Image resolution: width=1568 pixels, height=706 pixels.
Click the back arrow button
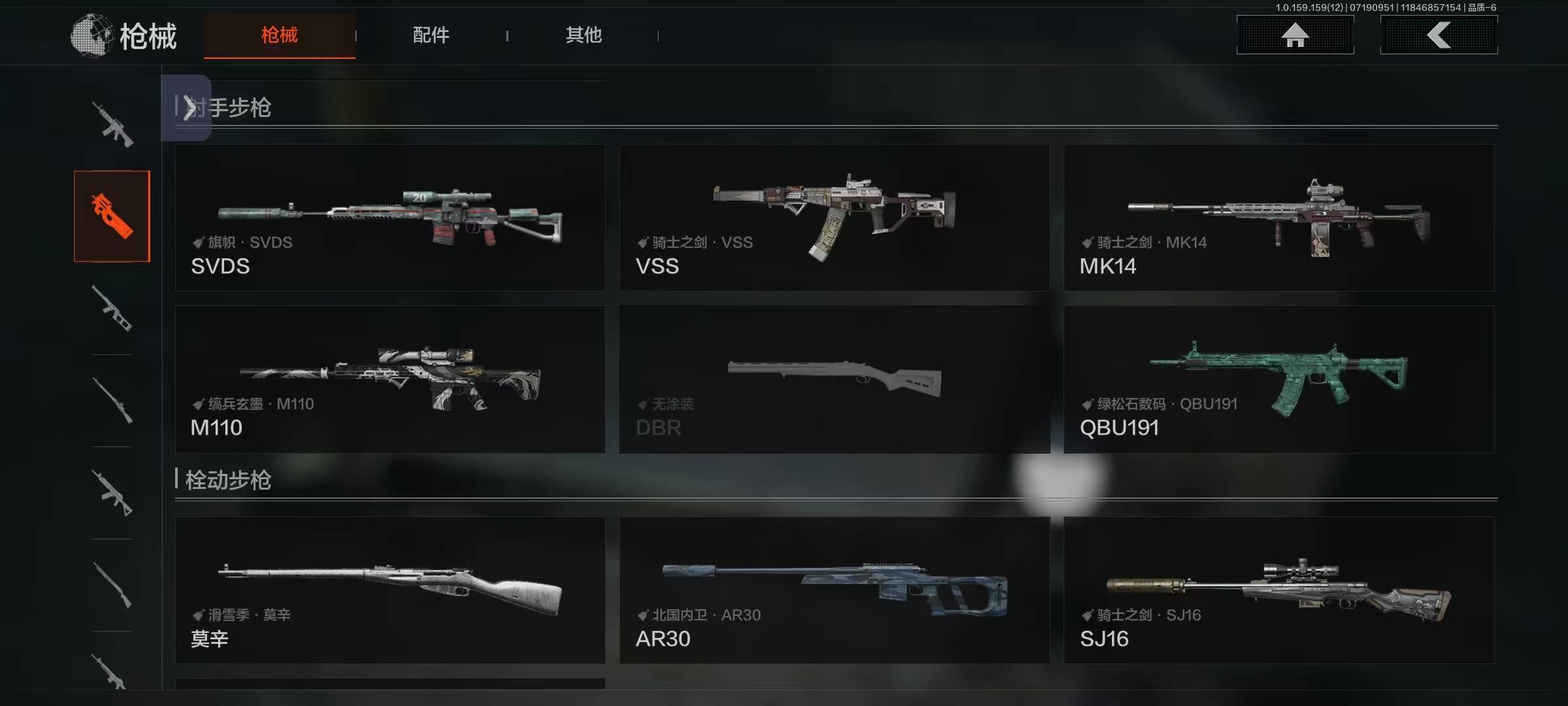[1439, 35]
